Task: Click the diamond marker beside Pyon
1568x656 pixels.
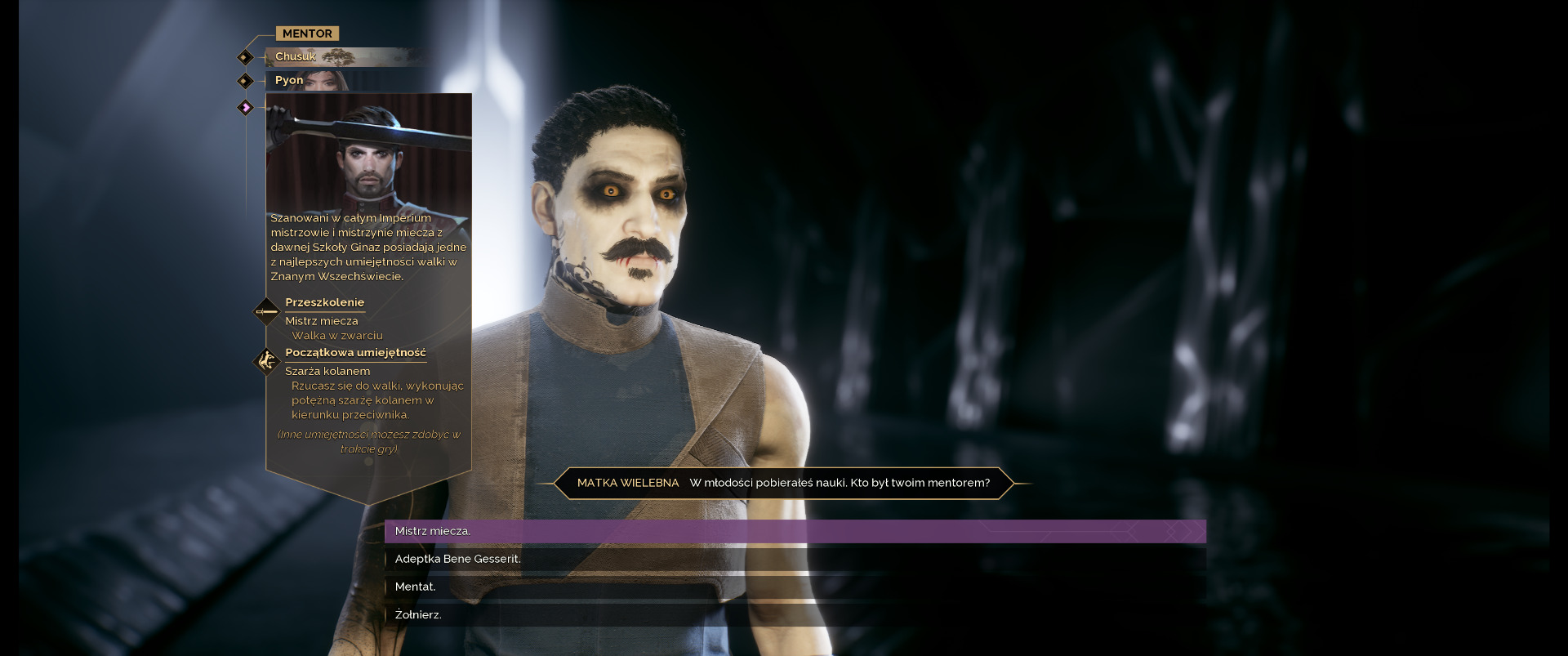Action: click(245, 81)
